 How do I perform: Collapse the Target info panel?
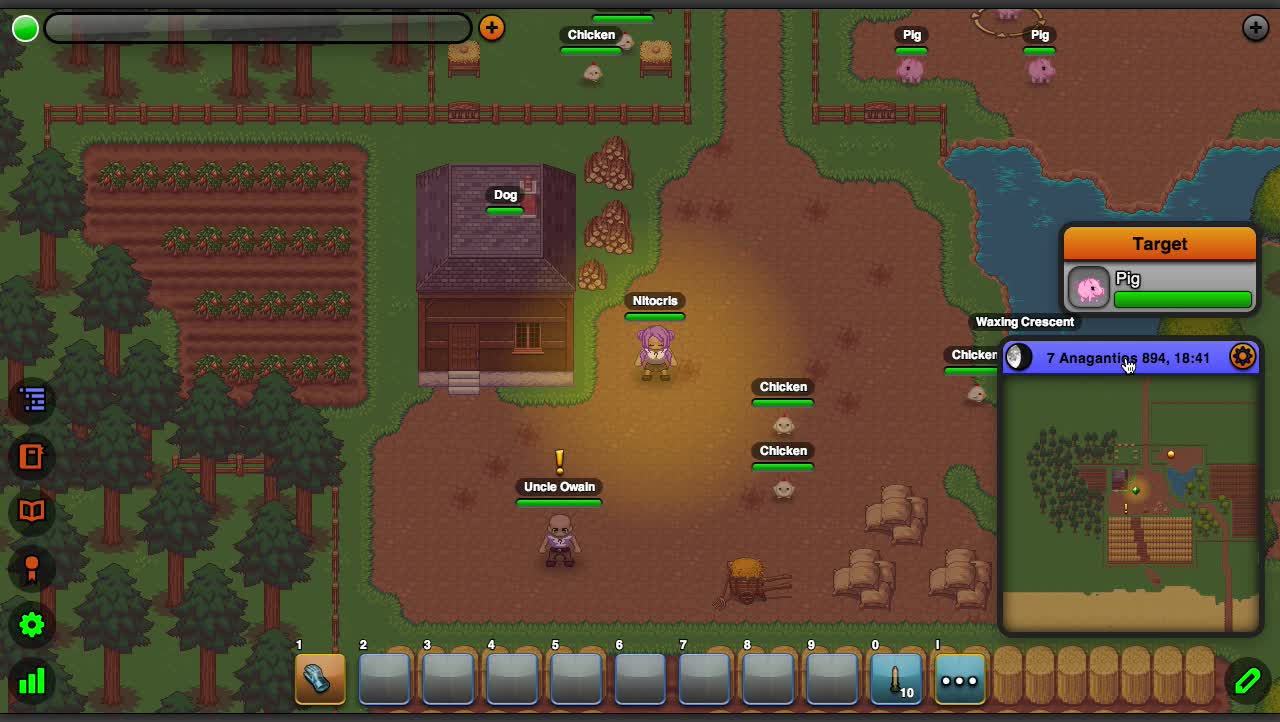[1159, 243]
